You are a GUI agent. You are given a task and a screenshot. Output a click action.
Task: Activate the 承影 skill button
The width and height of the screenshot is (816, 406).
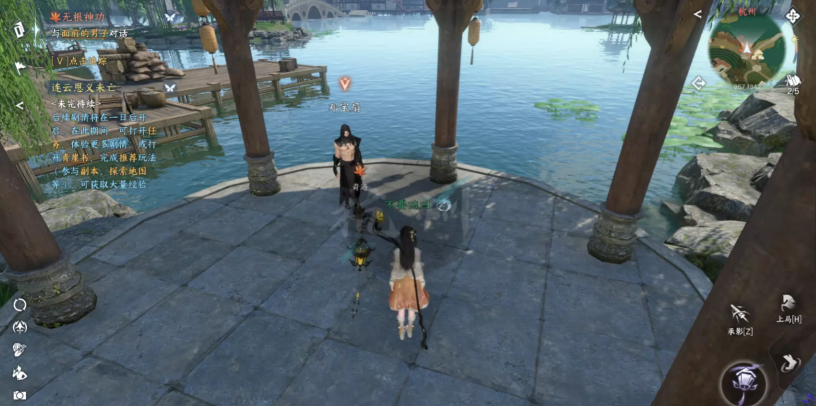739,313
